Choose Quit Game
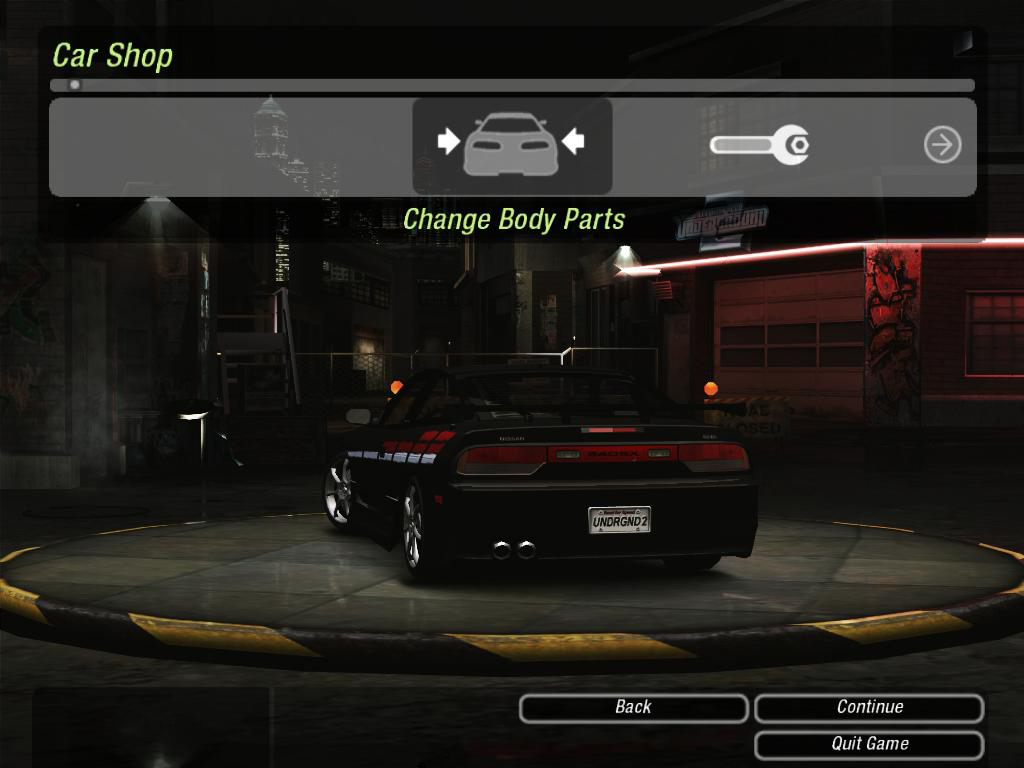Viewport: 1024px width, 768px height. click(869, 744)
